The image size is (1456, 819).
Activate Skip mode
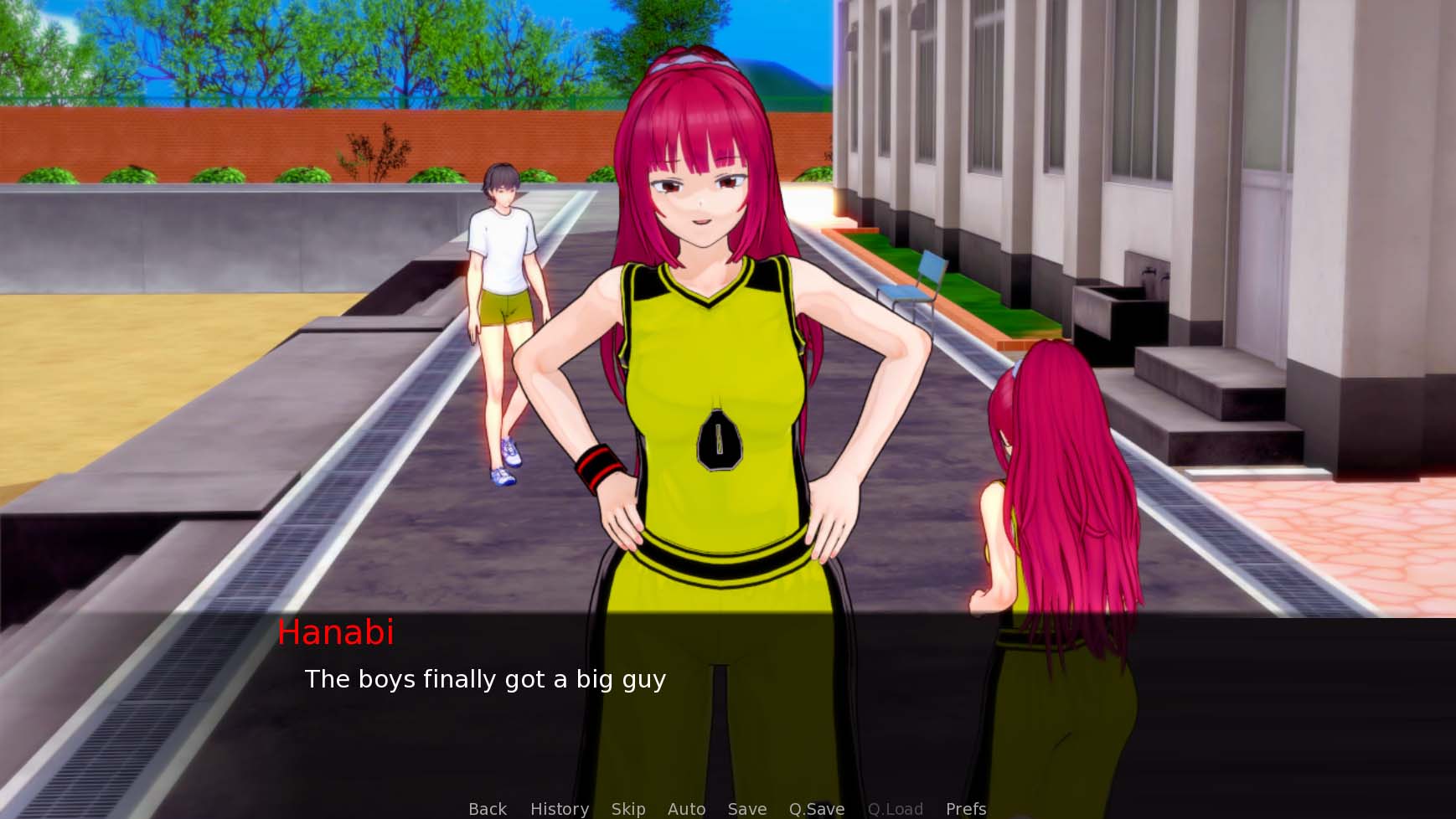pyautogui.click(x=627, y=808)
